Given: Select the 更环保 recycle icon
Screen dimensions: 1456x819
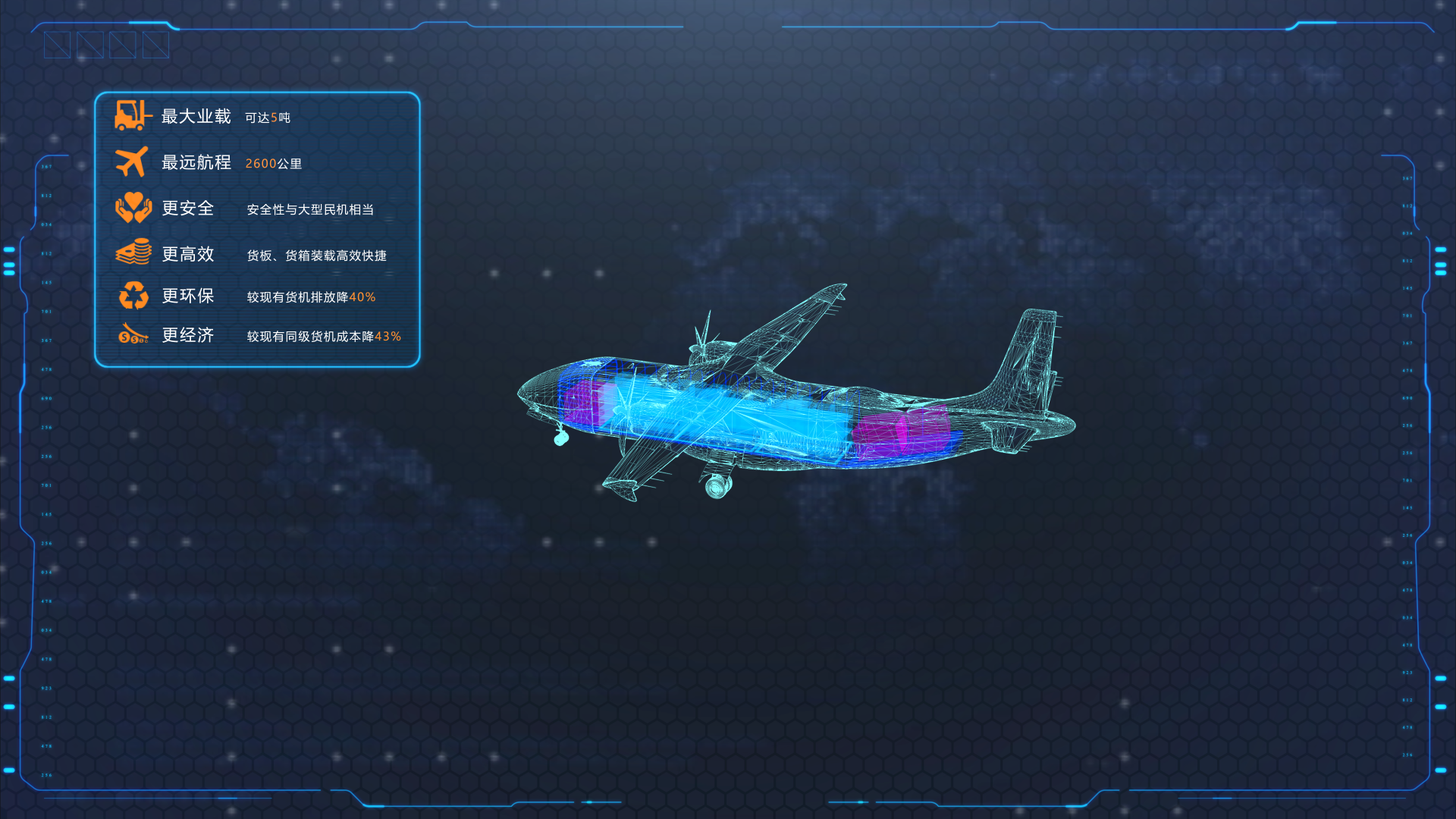Looking at the screenshot, I should (133, 295).
